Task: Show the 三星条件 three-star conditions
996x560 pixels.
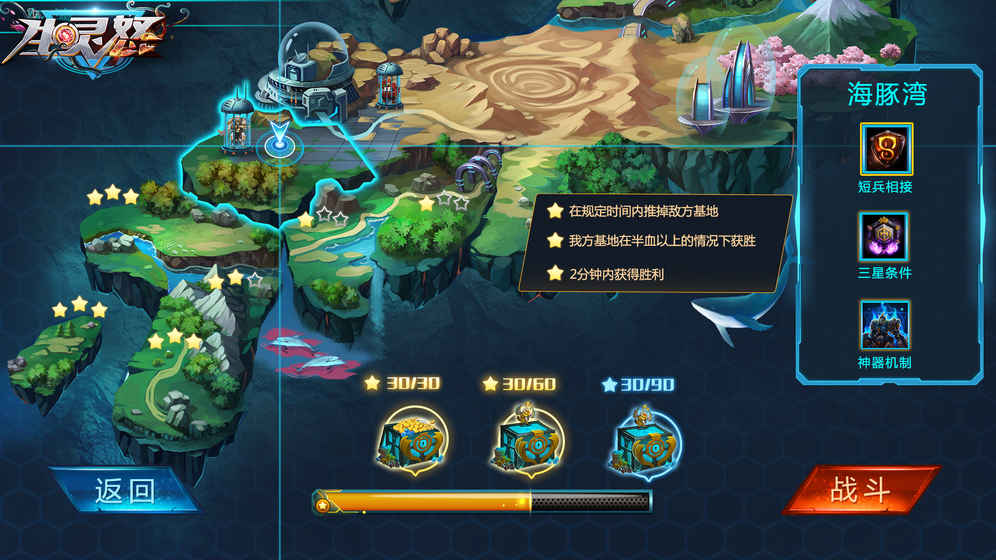Action: (885, 238)
